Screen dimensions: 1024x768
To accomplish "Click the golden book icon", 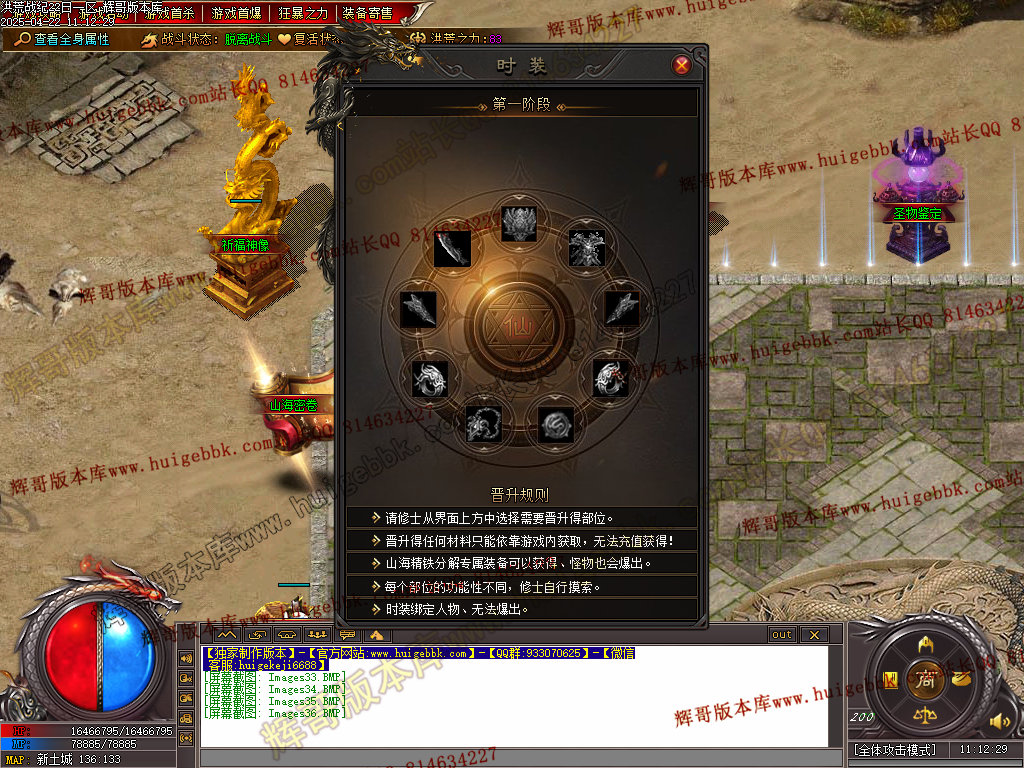I will click(x=890, y=679).
